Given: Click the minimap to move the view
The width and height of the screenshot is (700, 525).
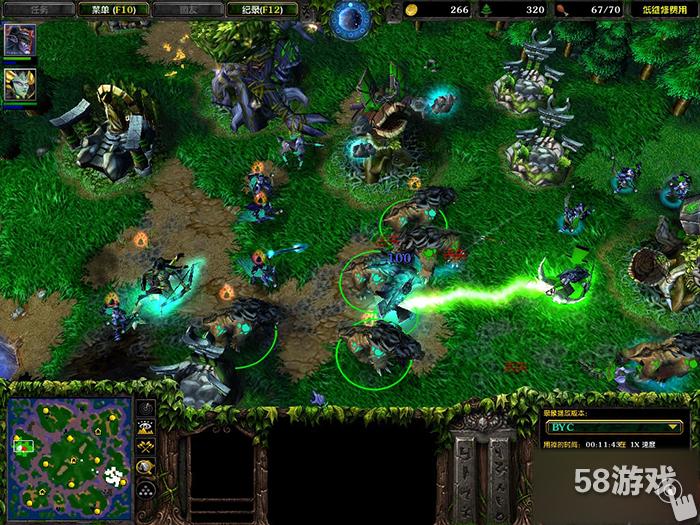Looking at the screenshot, I should click(70, 450).
